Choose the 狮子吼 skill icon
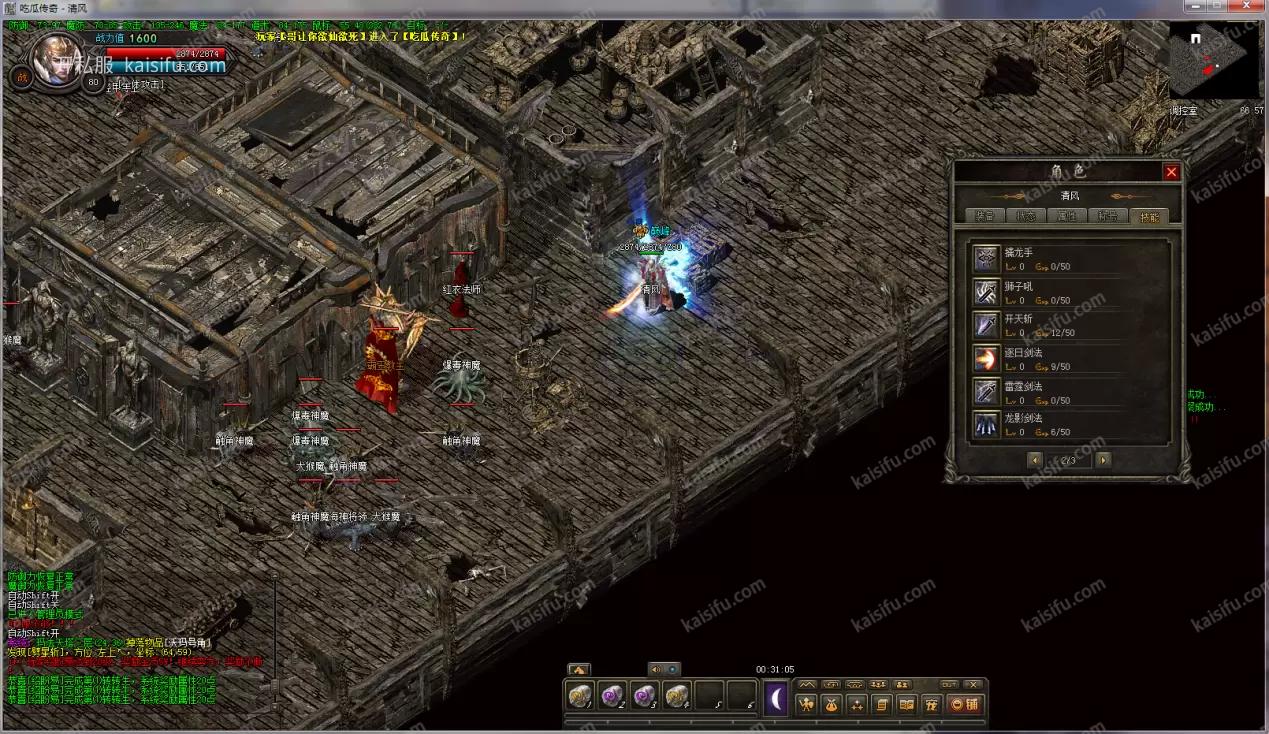1269x734 pixels. pyautogui.click(x=987, y=292)
